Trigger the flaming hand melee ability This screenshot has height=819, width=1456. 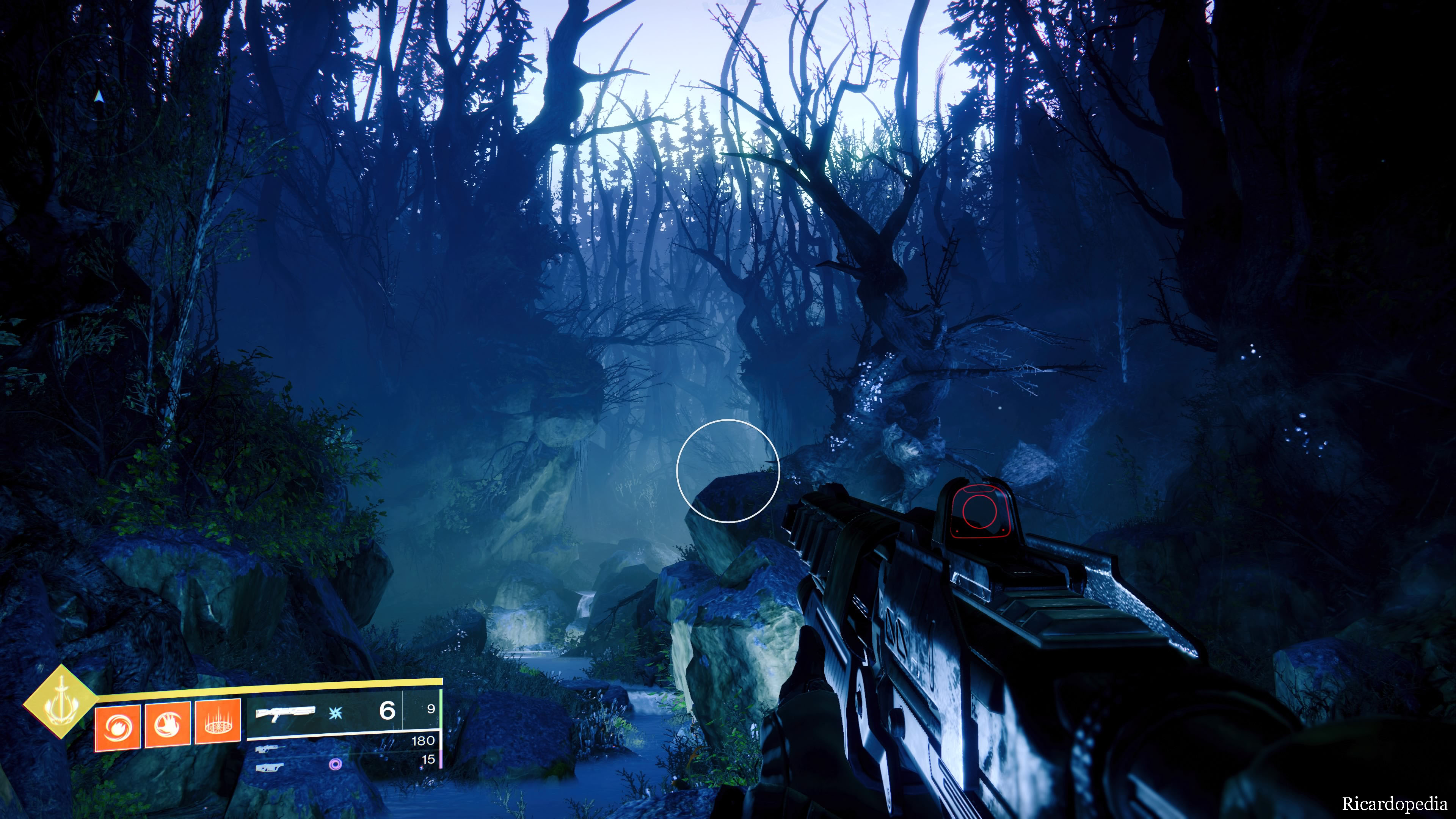pyautogui.click(x=168, y=726)
